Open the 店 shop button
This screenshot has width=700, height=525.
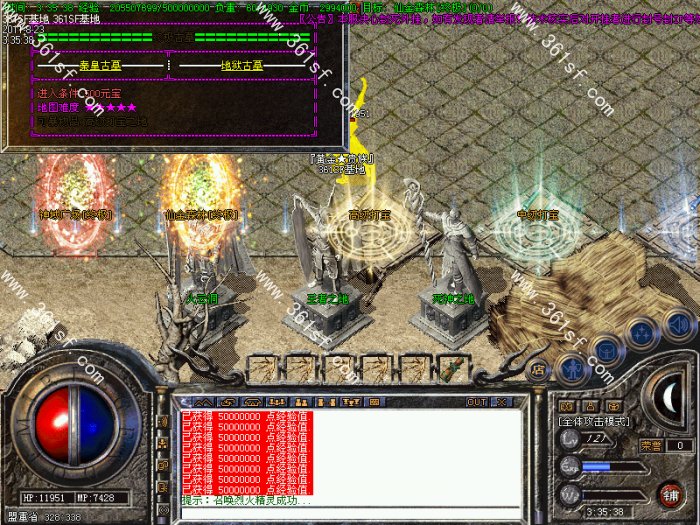537,369
